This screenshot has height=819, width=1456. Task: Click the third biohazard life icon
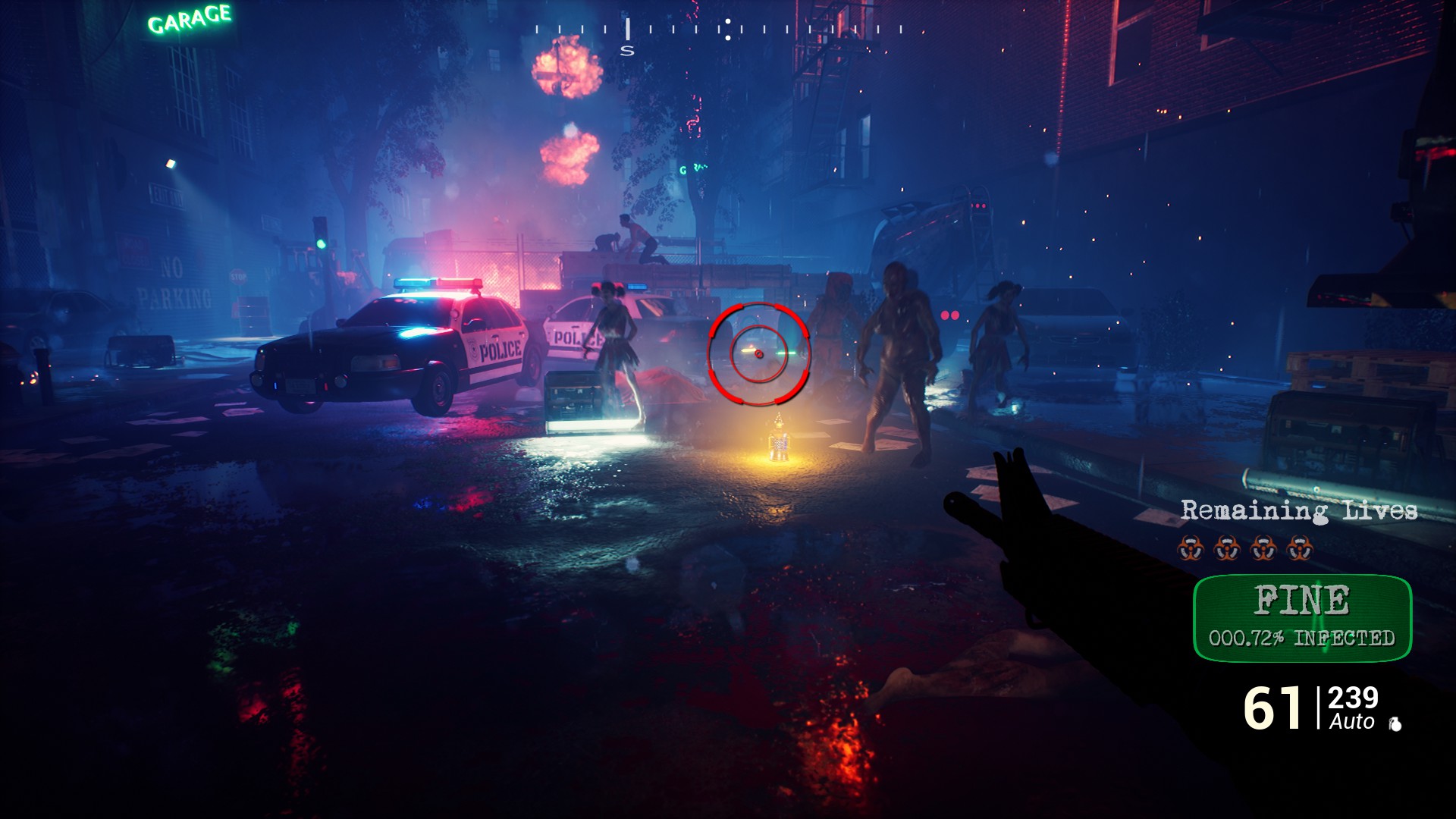(1263, 549)
